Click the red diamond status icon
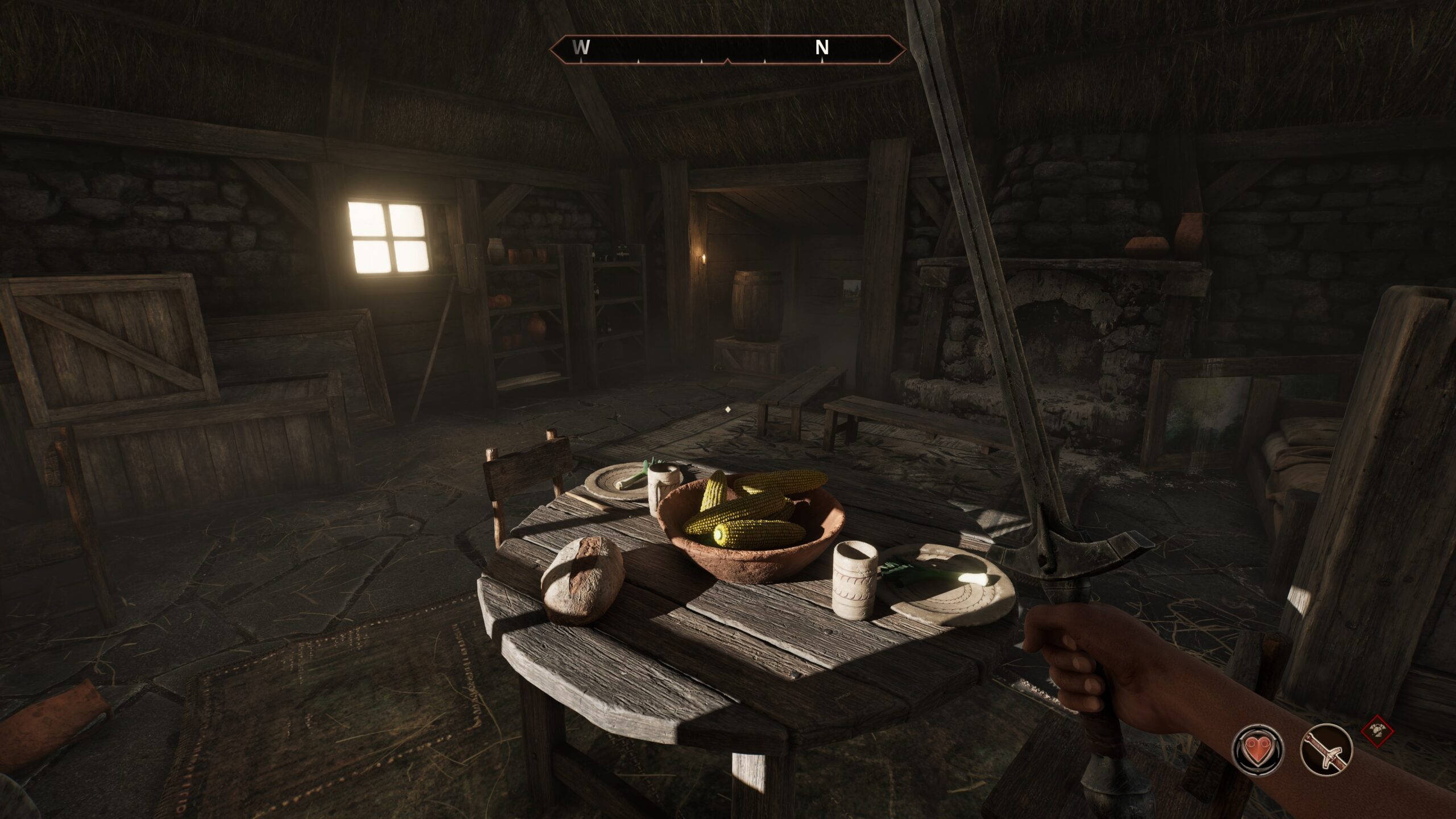This screenshot has width=1456, height=819. tap(1378, 731)
